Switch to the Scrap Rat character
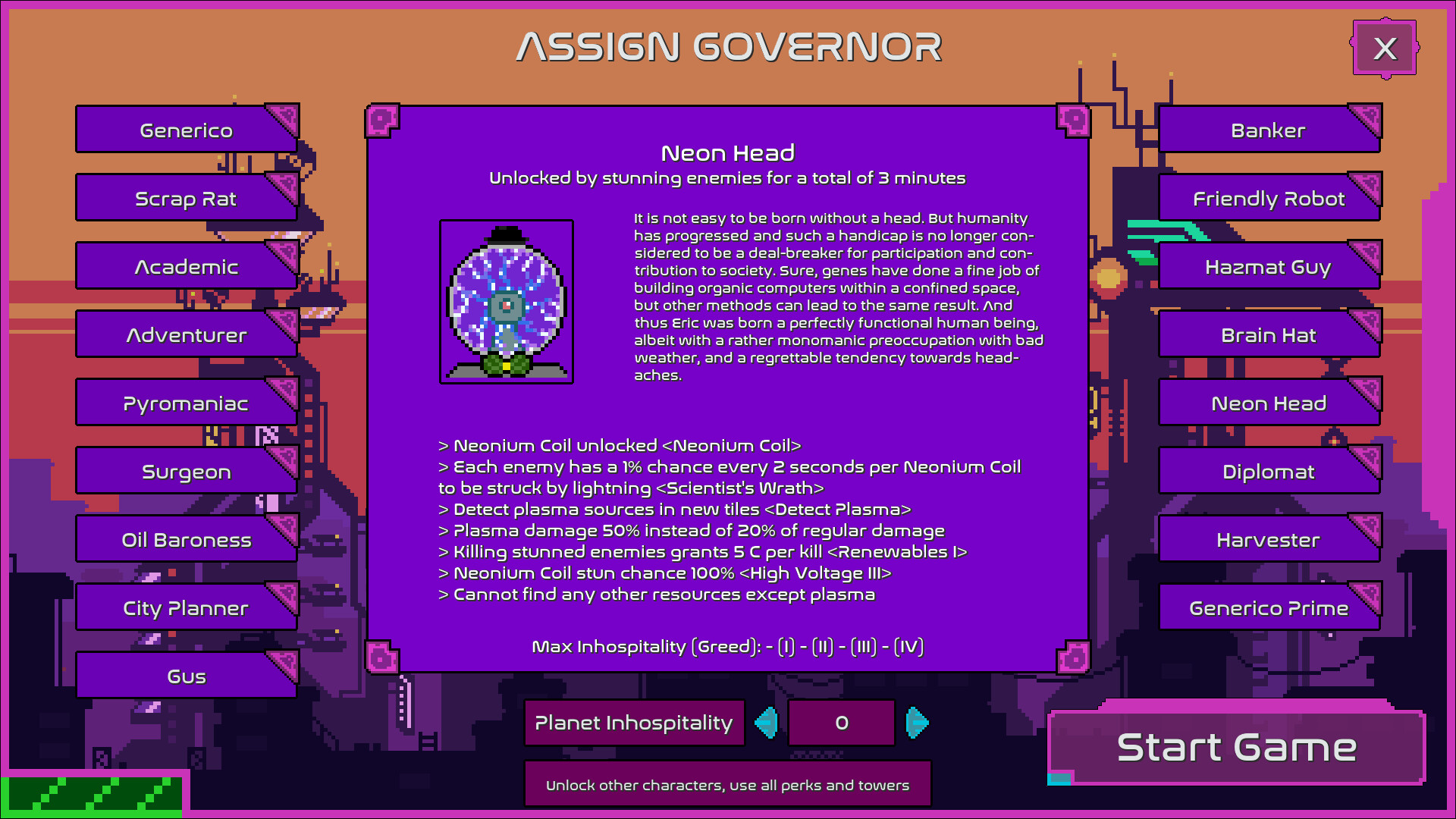The width and height of the screenshot is (1456, 819). tap(186, 198)
